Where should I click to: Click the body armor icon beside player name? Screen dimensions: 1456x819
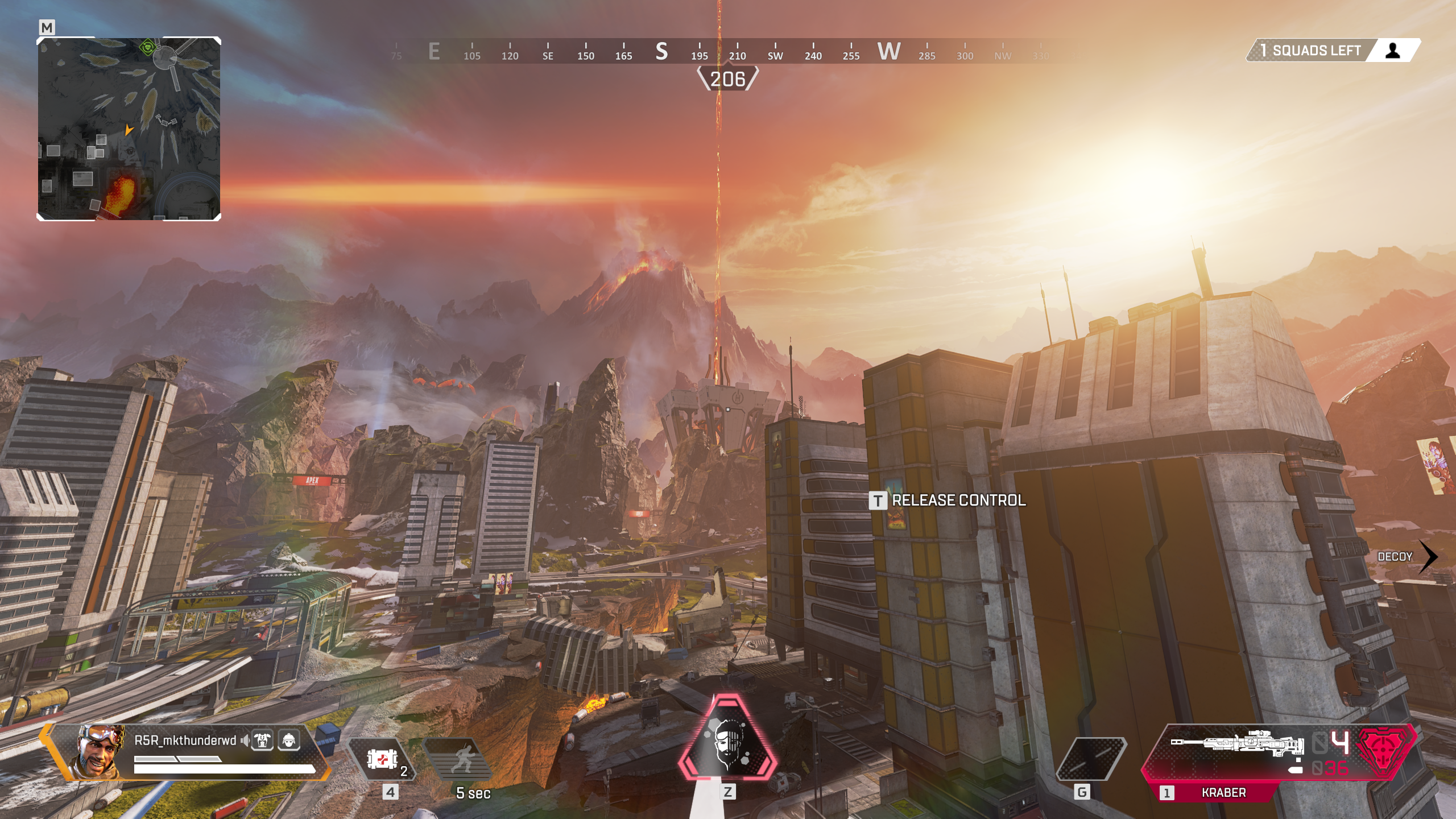[x=263, y=741]
